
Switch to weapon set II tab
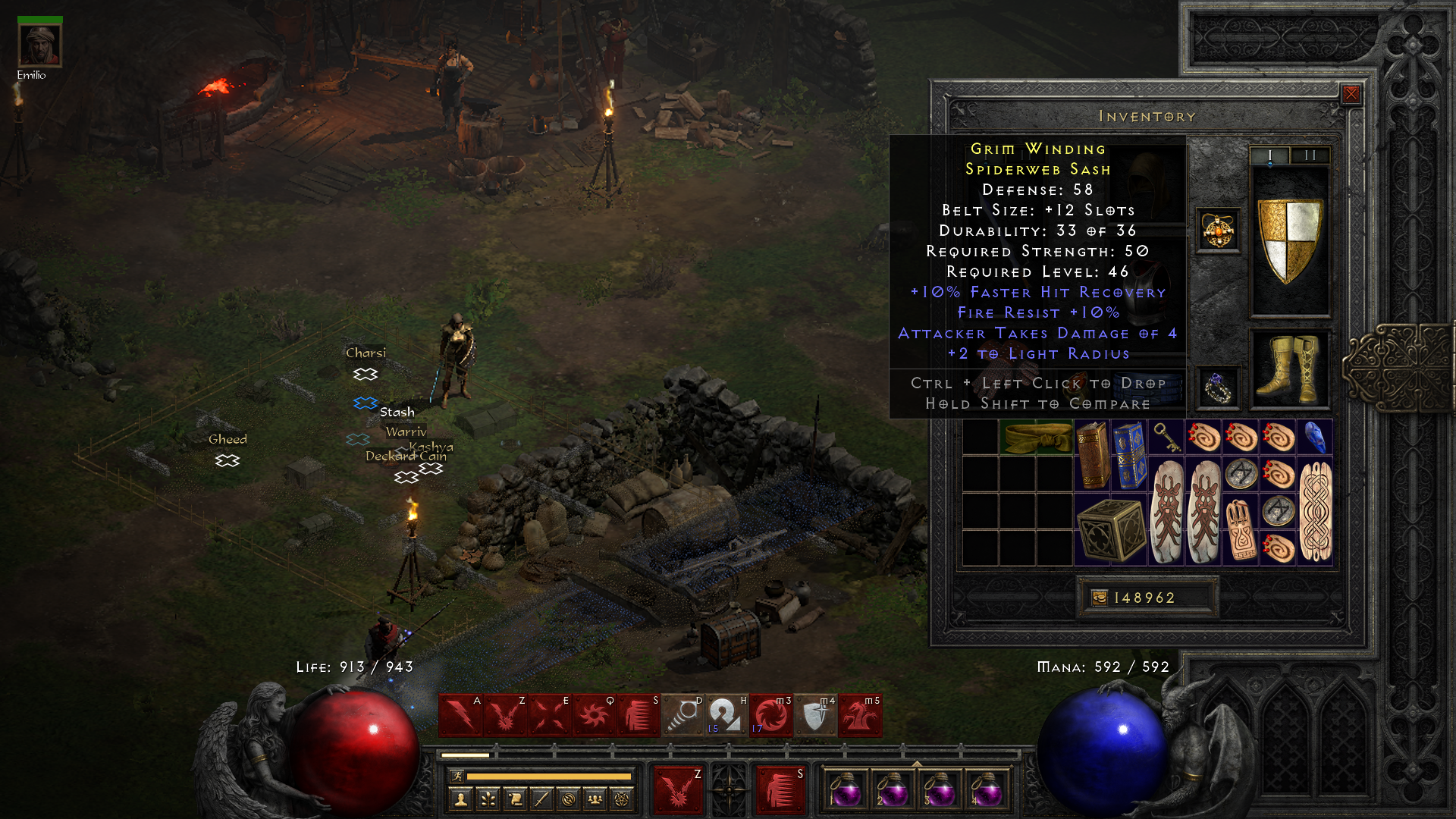pyautogui.click(x=1310, y=155)
